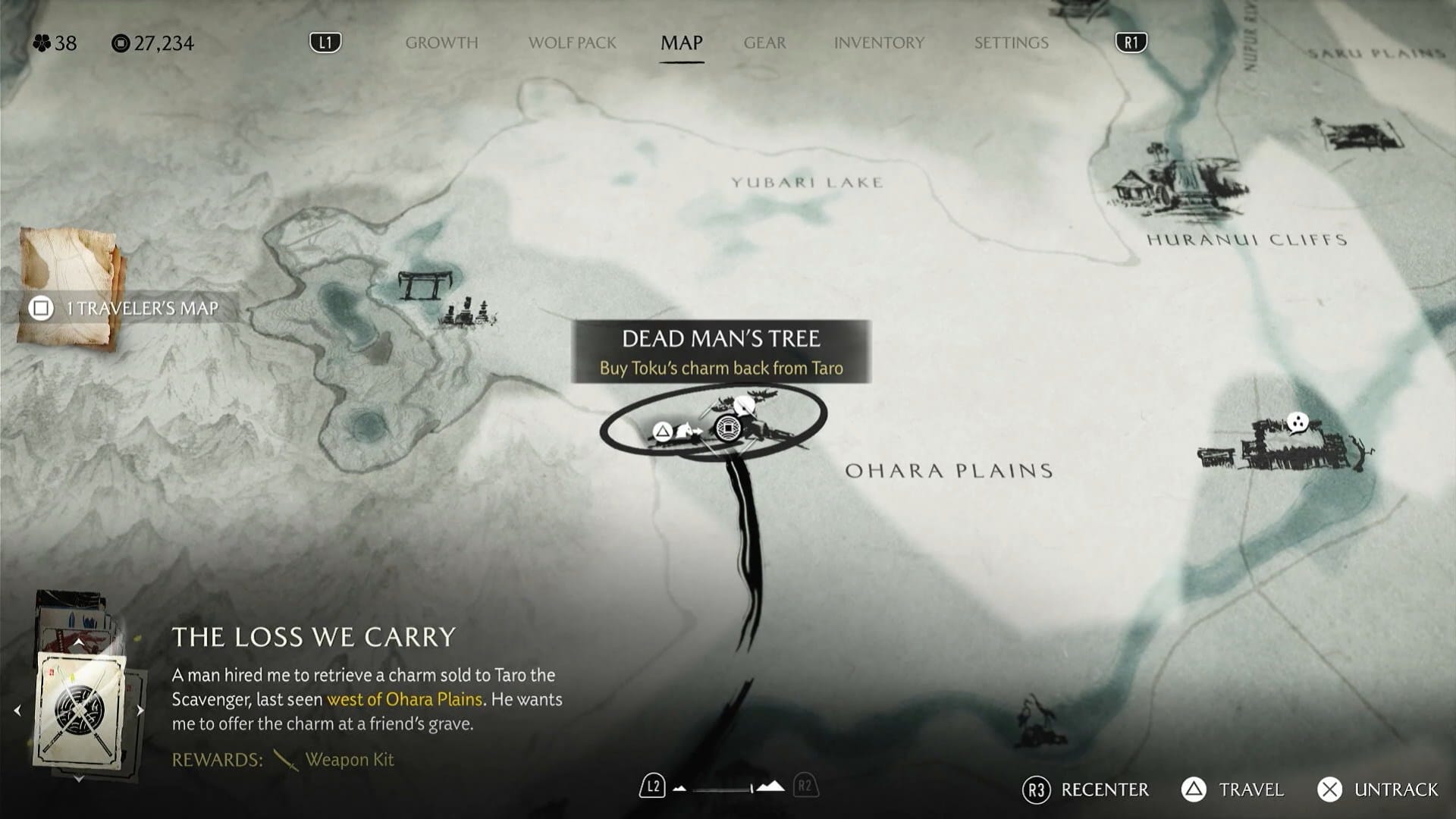
Task: Select the torii gate shrine marker
Action: (x=425, y=284)
